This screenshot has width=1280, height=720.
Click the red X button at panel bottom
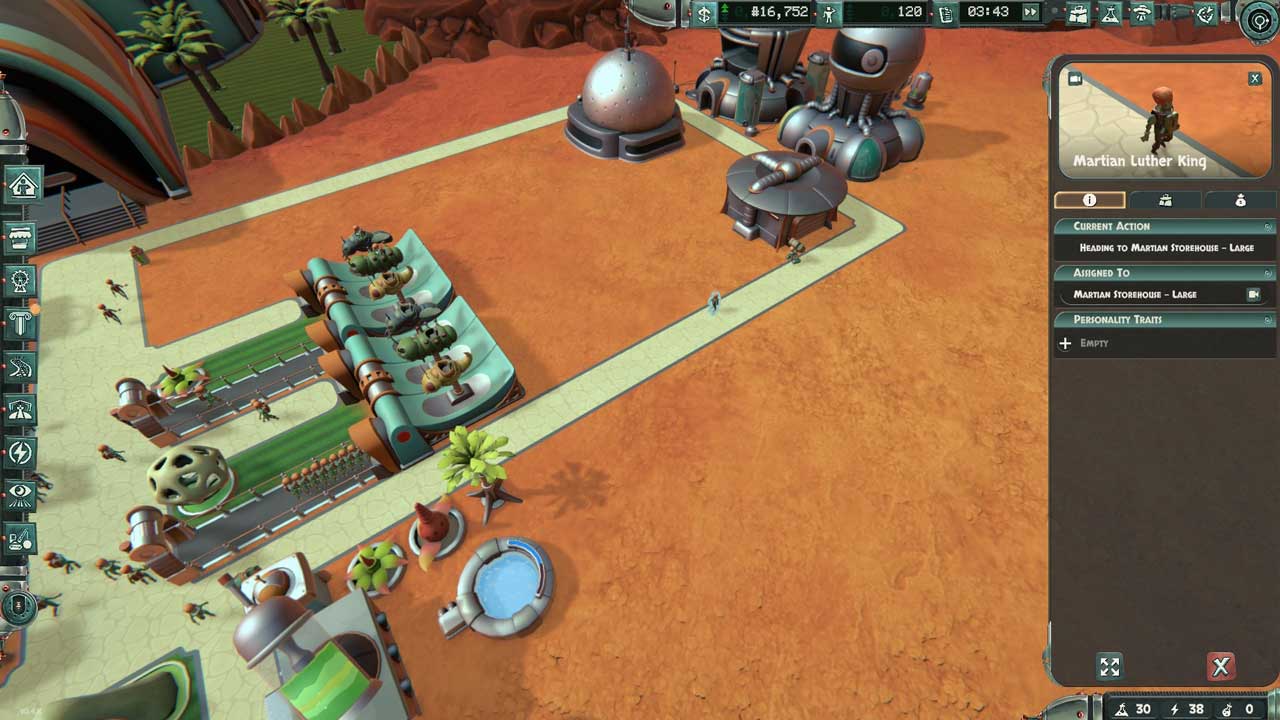pos(1220,667)
